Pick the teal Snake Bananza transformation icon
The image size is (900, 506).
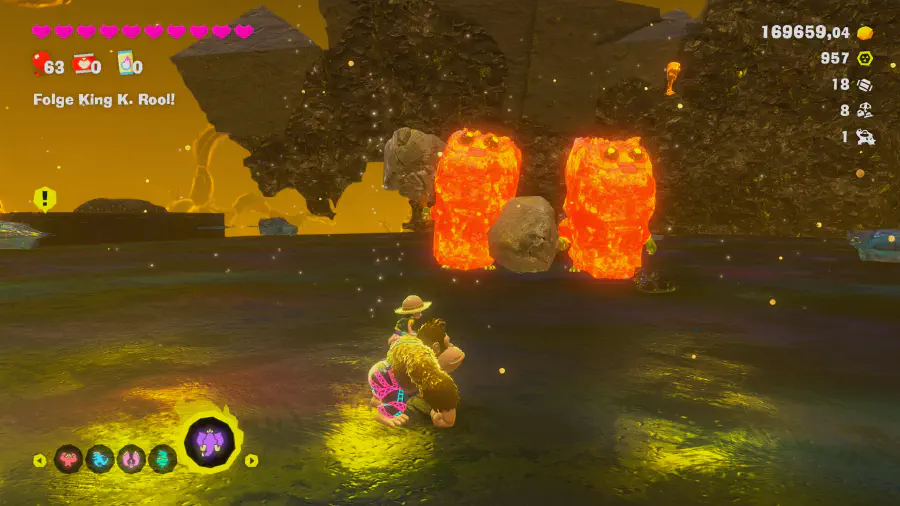162,459
